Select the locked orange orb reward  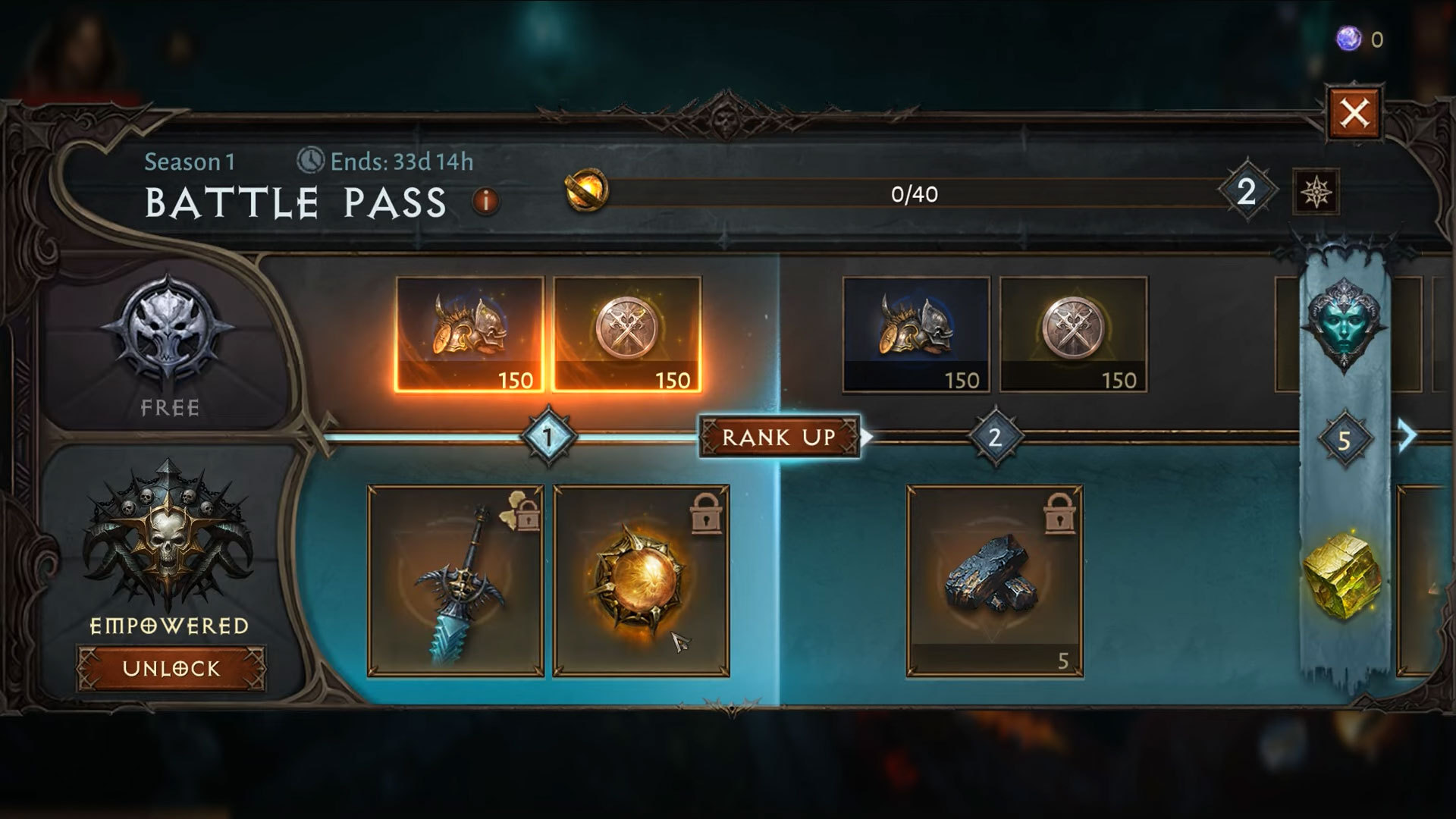(642, 581)
